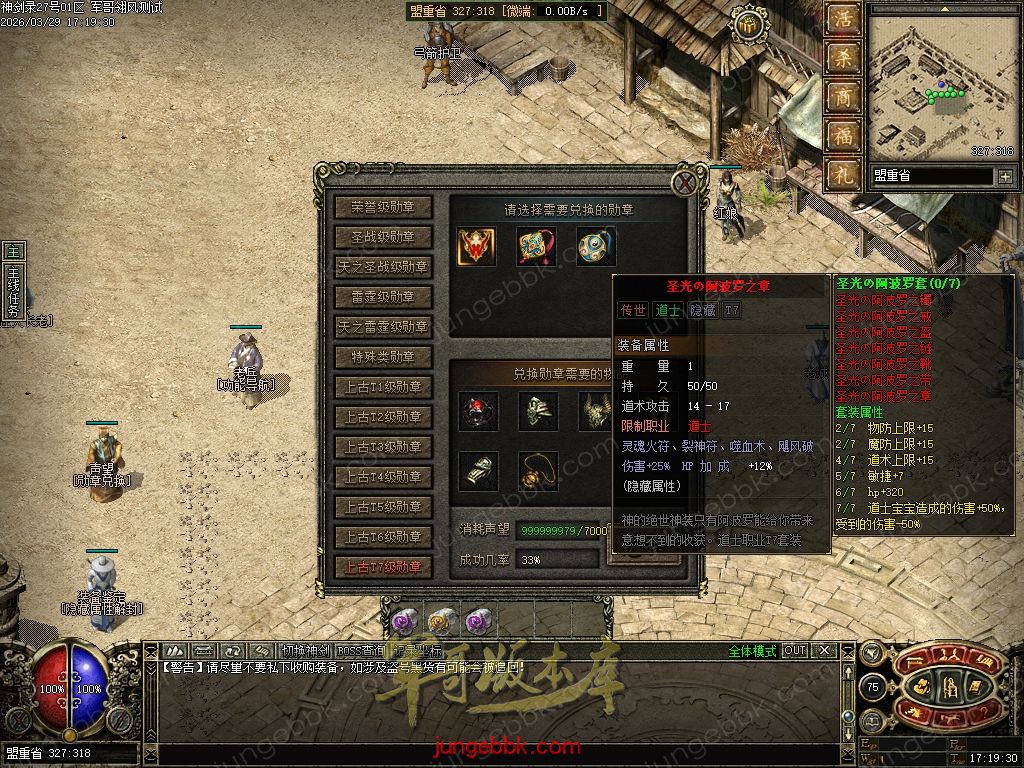The height and width of the screenshot is (768, 1024).
Task: Open the 活 side menu button
Action: [843, 20]
